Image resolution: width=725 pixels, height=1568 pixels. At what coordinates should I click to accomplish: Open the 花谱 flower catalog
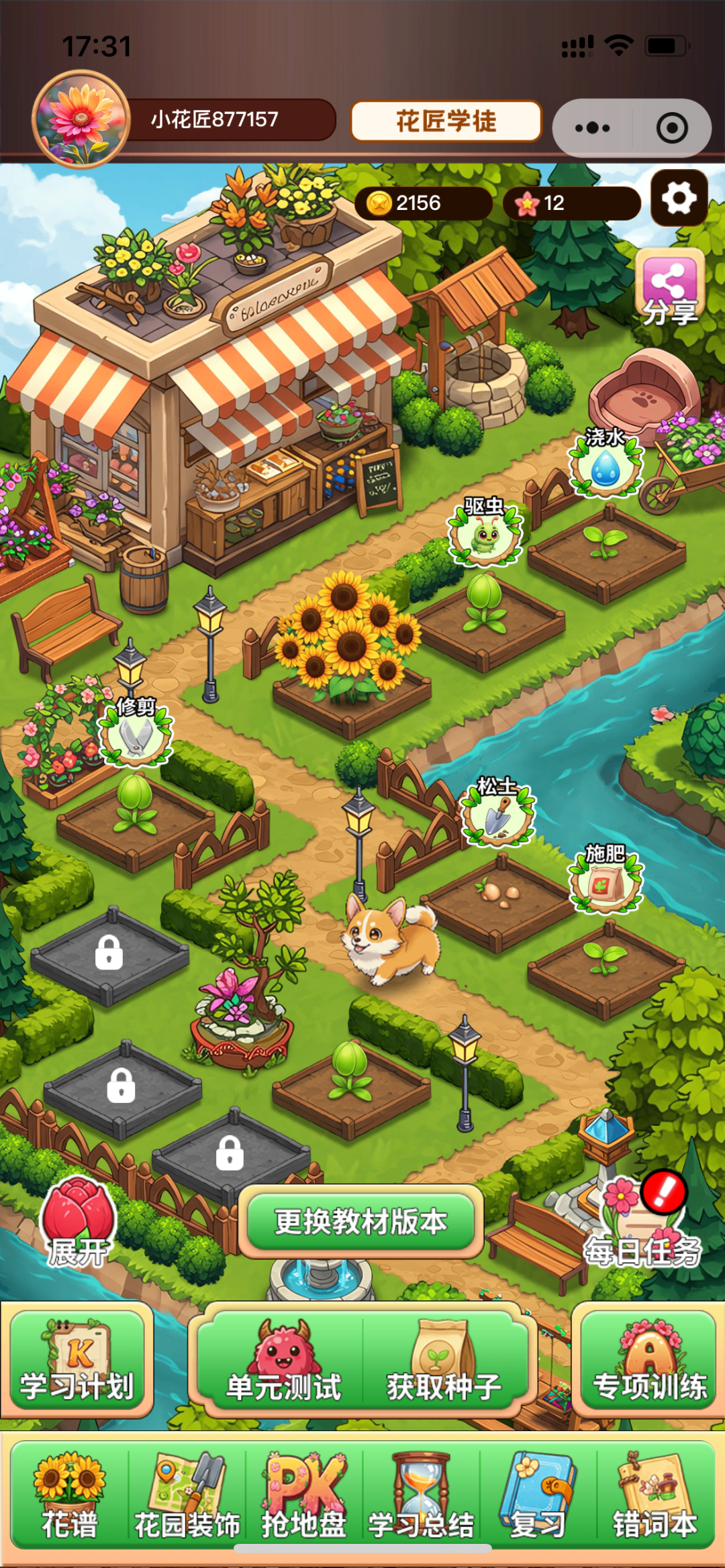coord(70,1496)
